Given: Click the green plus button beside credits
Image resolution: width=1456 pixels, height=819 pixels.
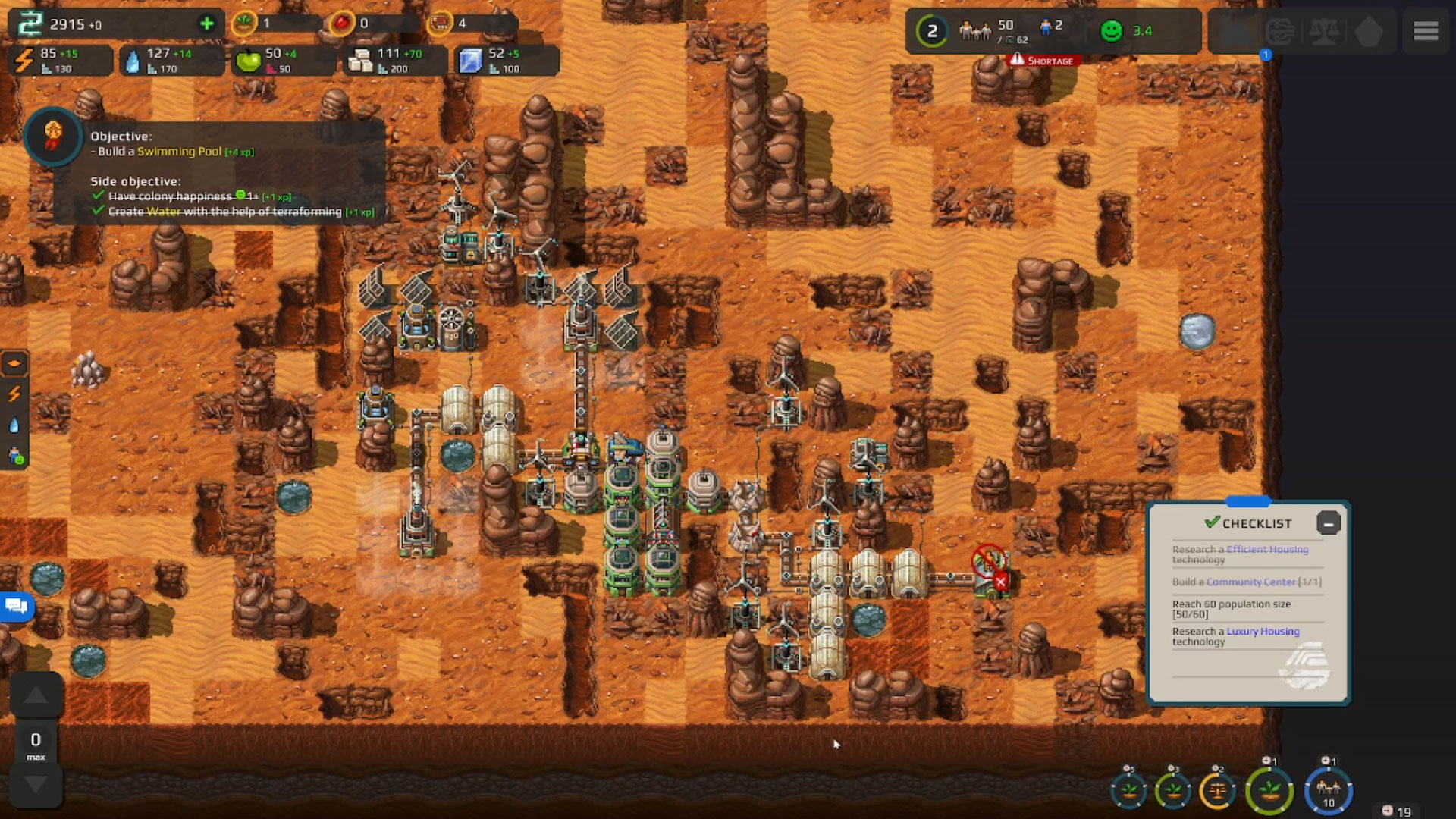Looking at the screenshot, I should [206, 24].
